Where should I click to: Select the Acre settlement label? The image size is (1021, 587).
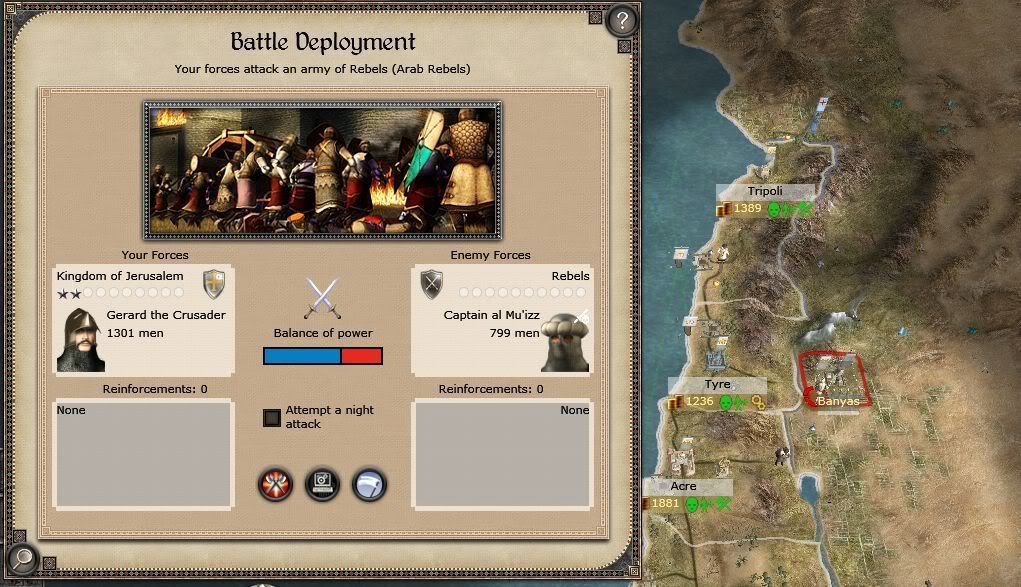coord(684,486)
